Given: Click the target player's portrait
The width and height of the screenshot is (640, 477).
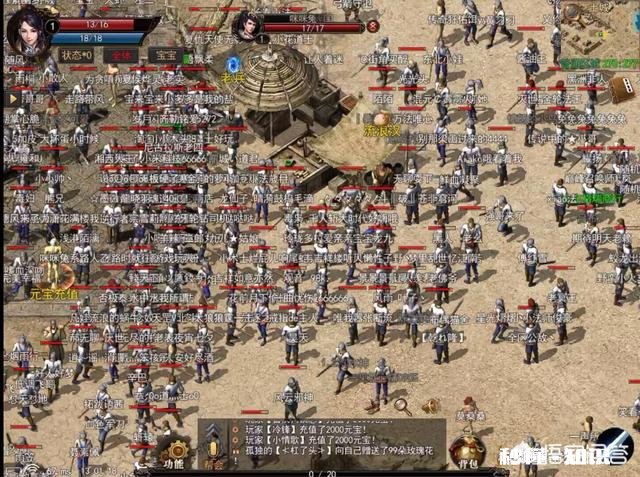Looking at the screenshot, I should pos(246,25).
